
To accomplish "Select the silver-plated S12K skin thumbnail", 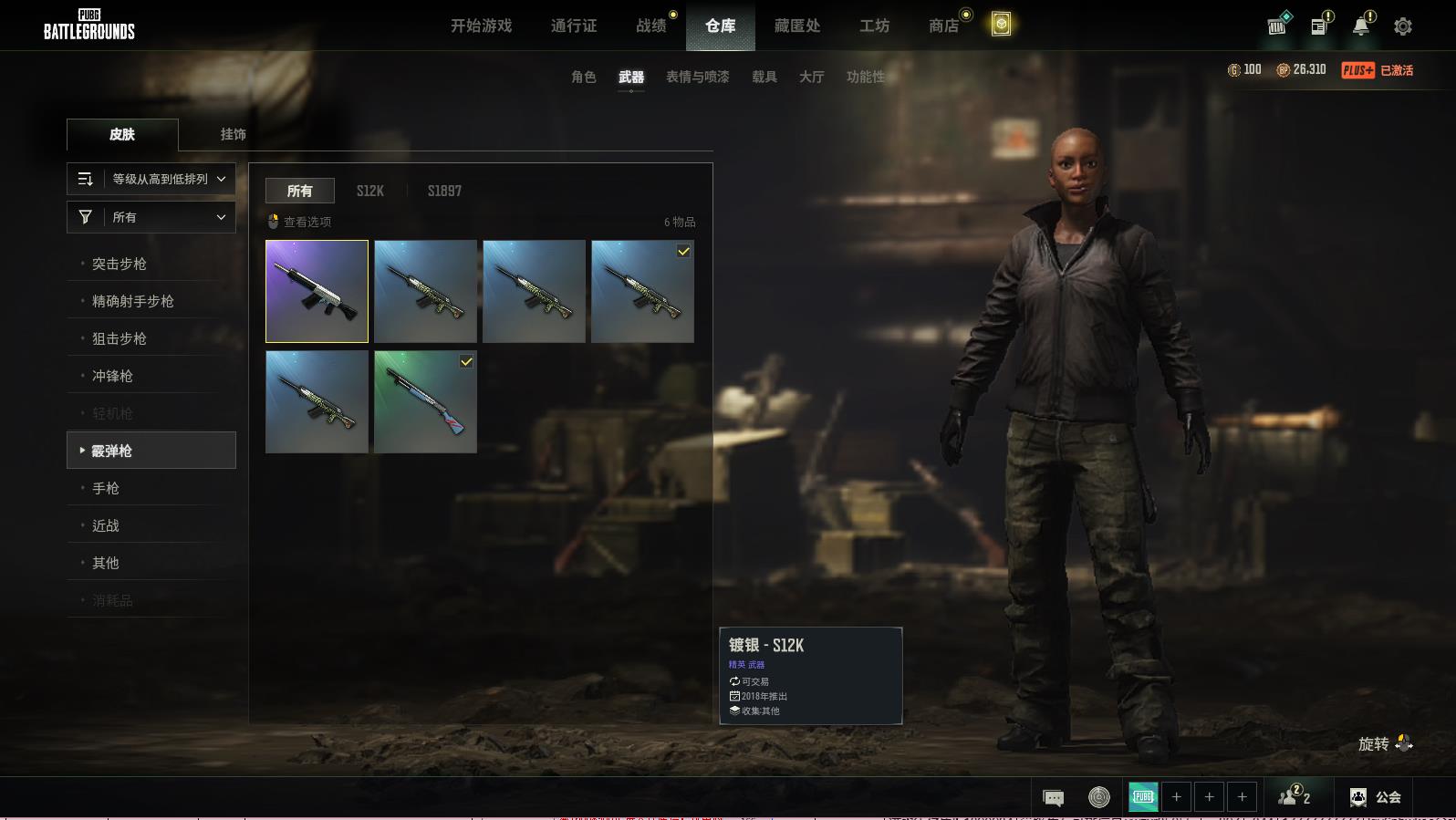I will coord(317,291).
